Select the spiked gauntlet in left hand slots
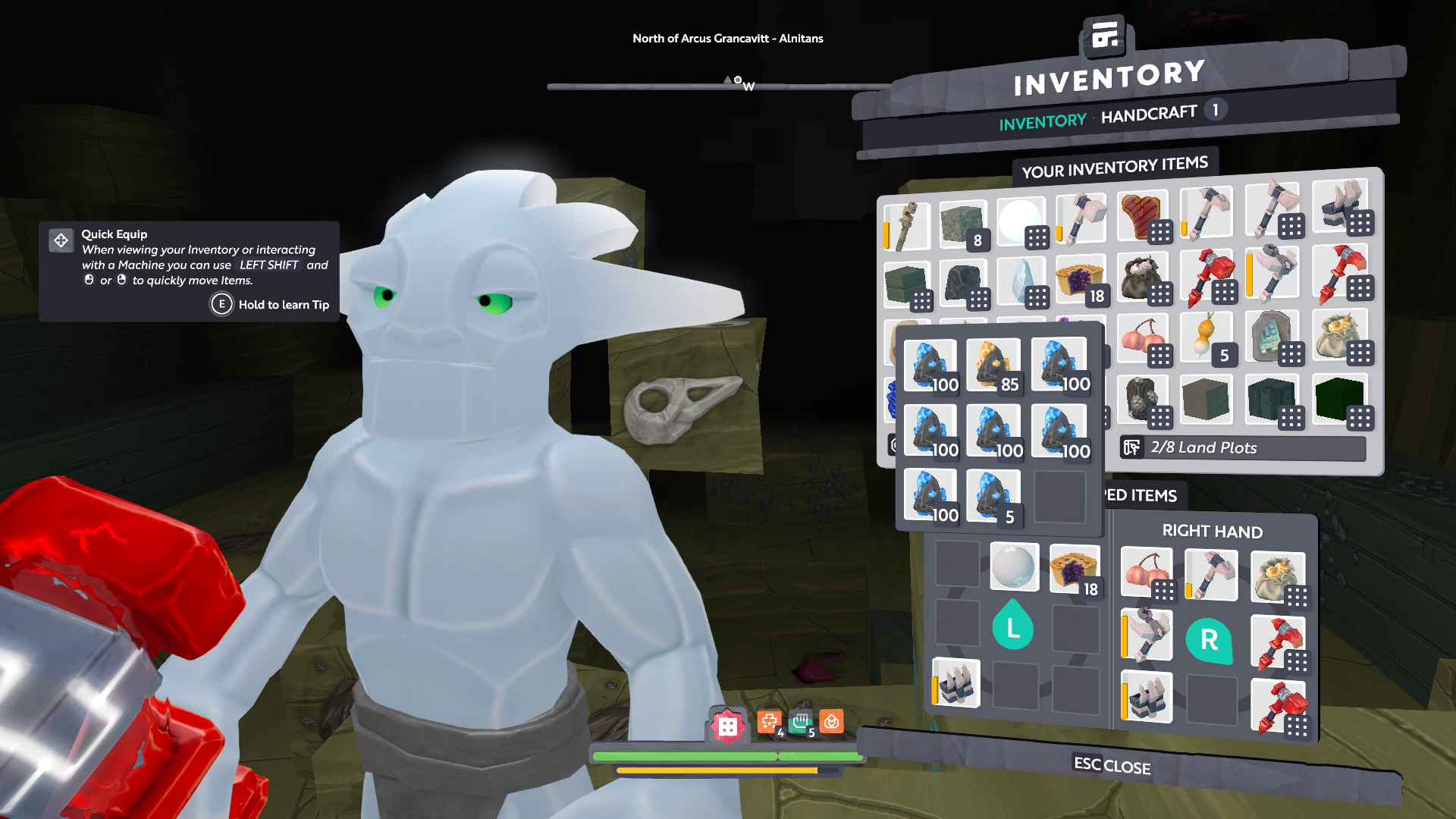 point(956,682)
